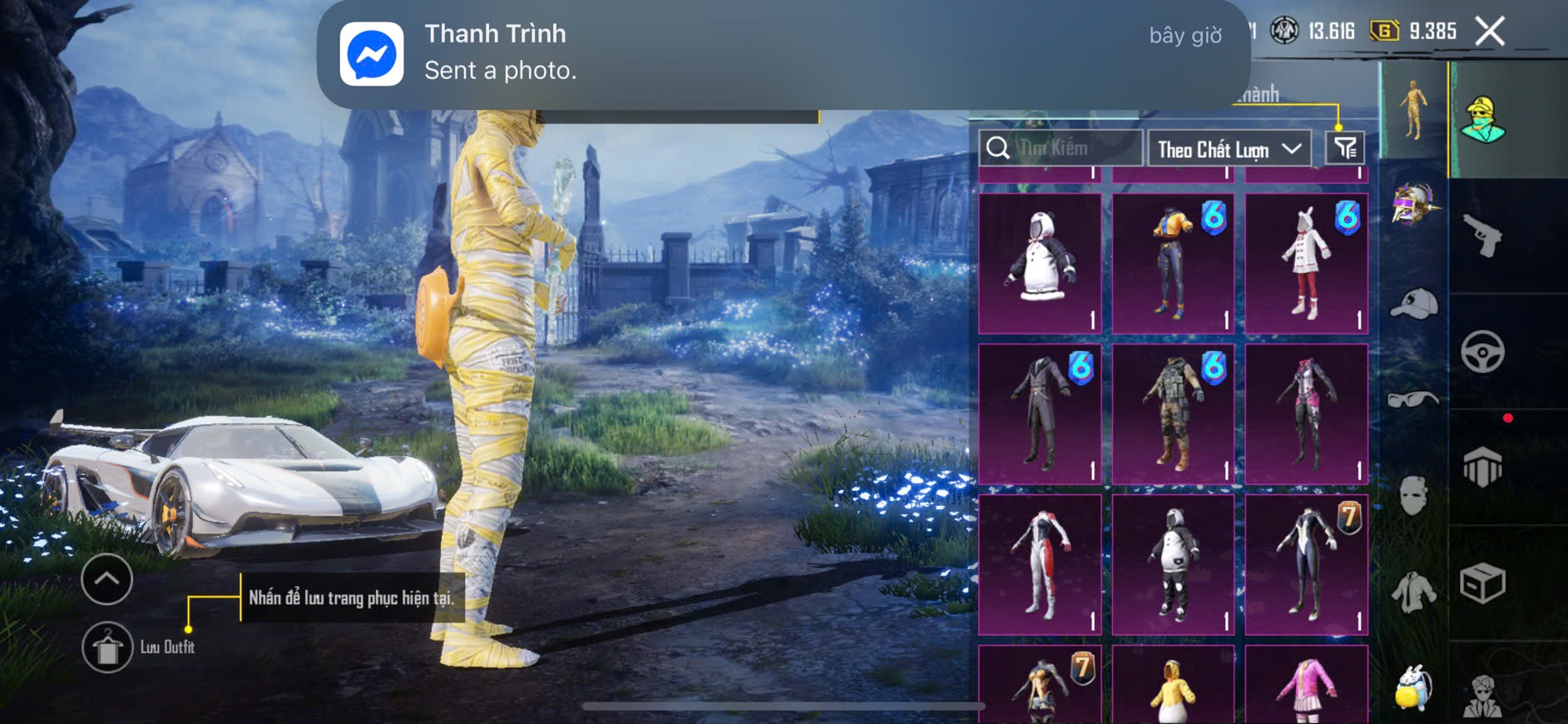Expand the up-arrow circle button

click(x=106, y=579)
